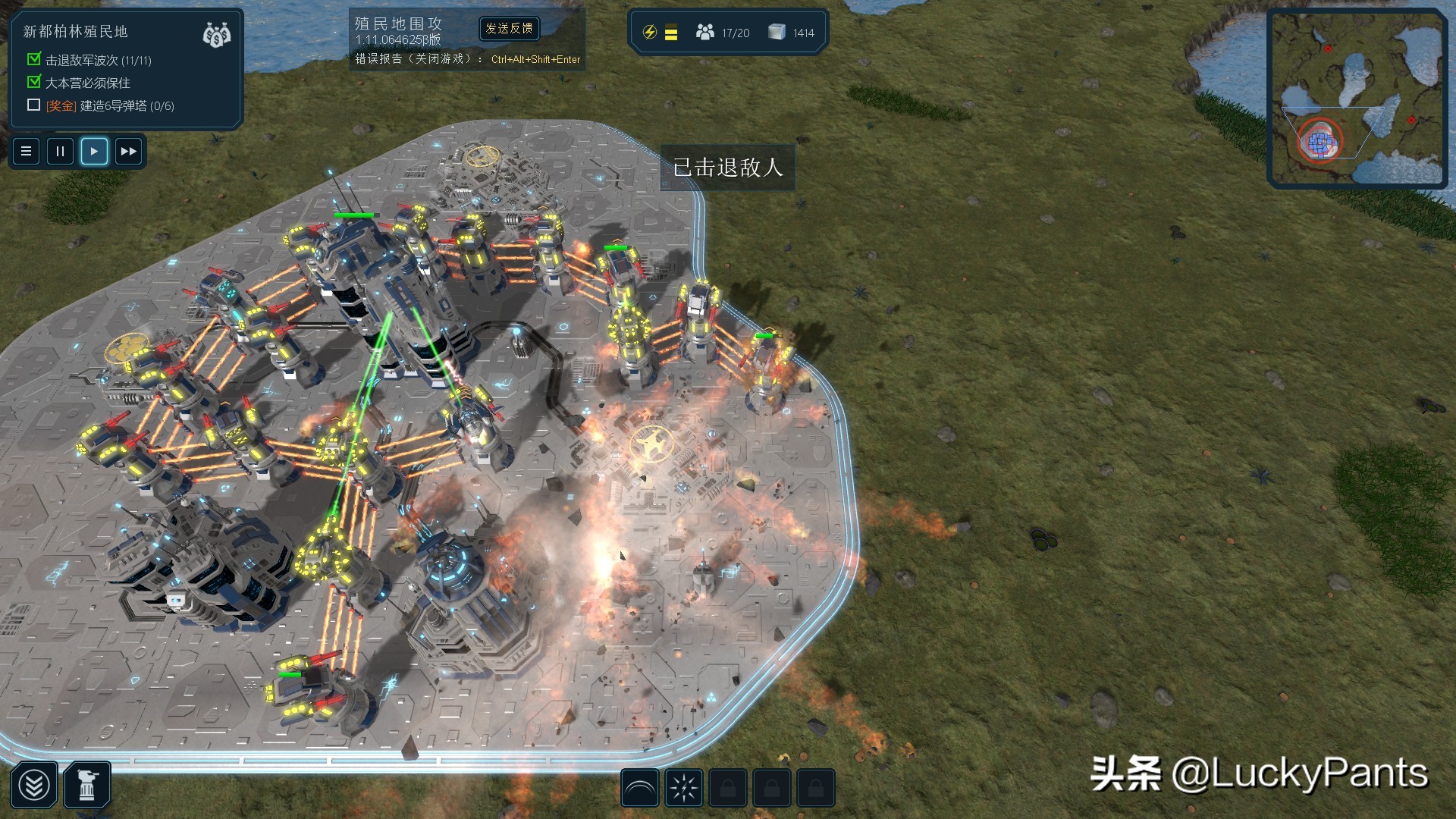Select the 击退敌军波次 objective entry

click(x=98, y=60)
